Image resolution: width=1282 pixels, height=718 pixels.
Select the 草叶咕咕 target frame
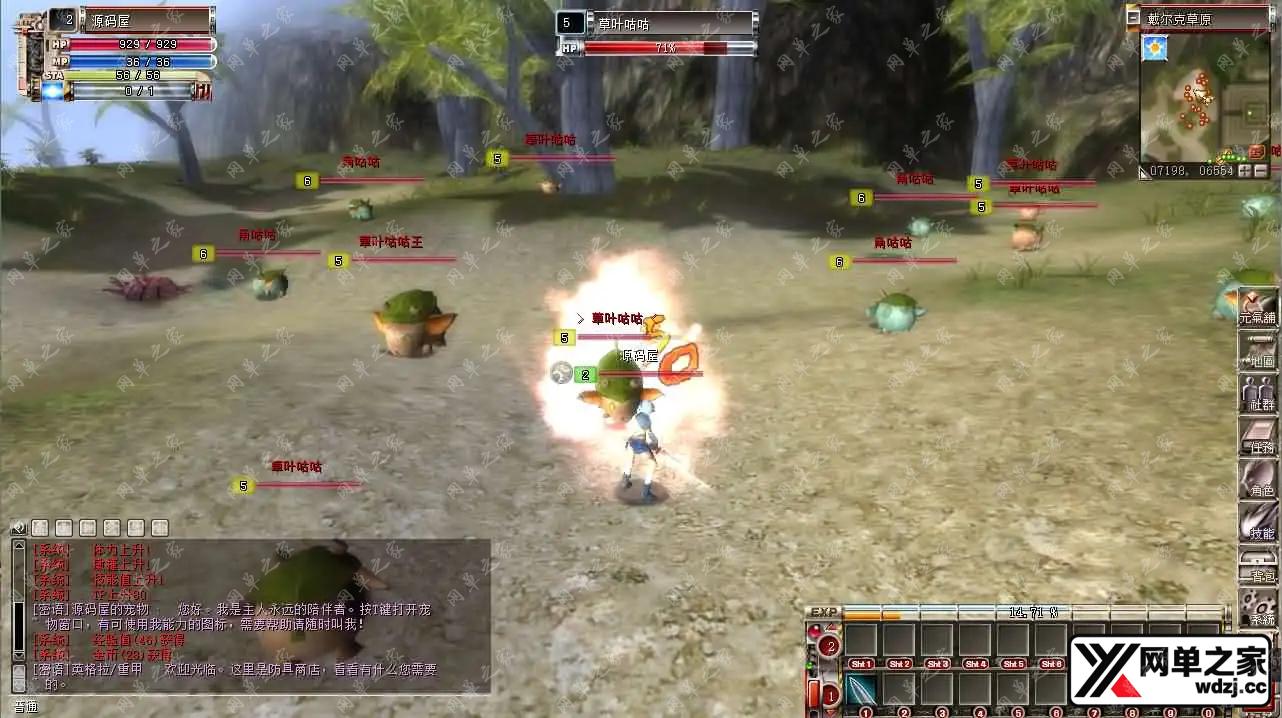click(x=655, y=24)
